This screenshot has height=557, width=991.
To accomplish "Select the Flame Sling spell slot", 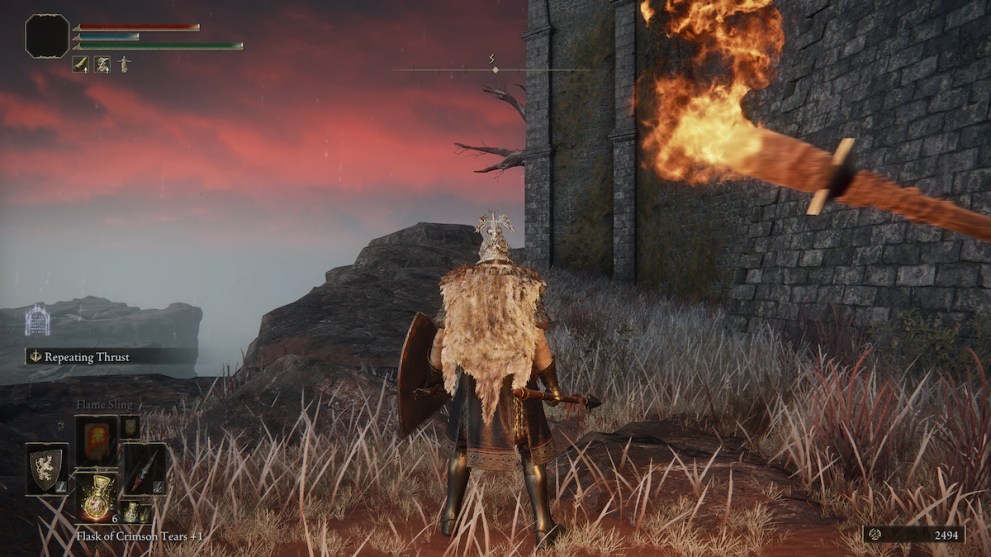I will pyautogui.click(x=96, y=441).
